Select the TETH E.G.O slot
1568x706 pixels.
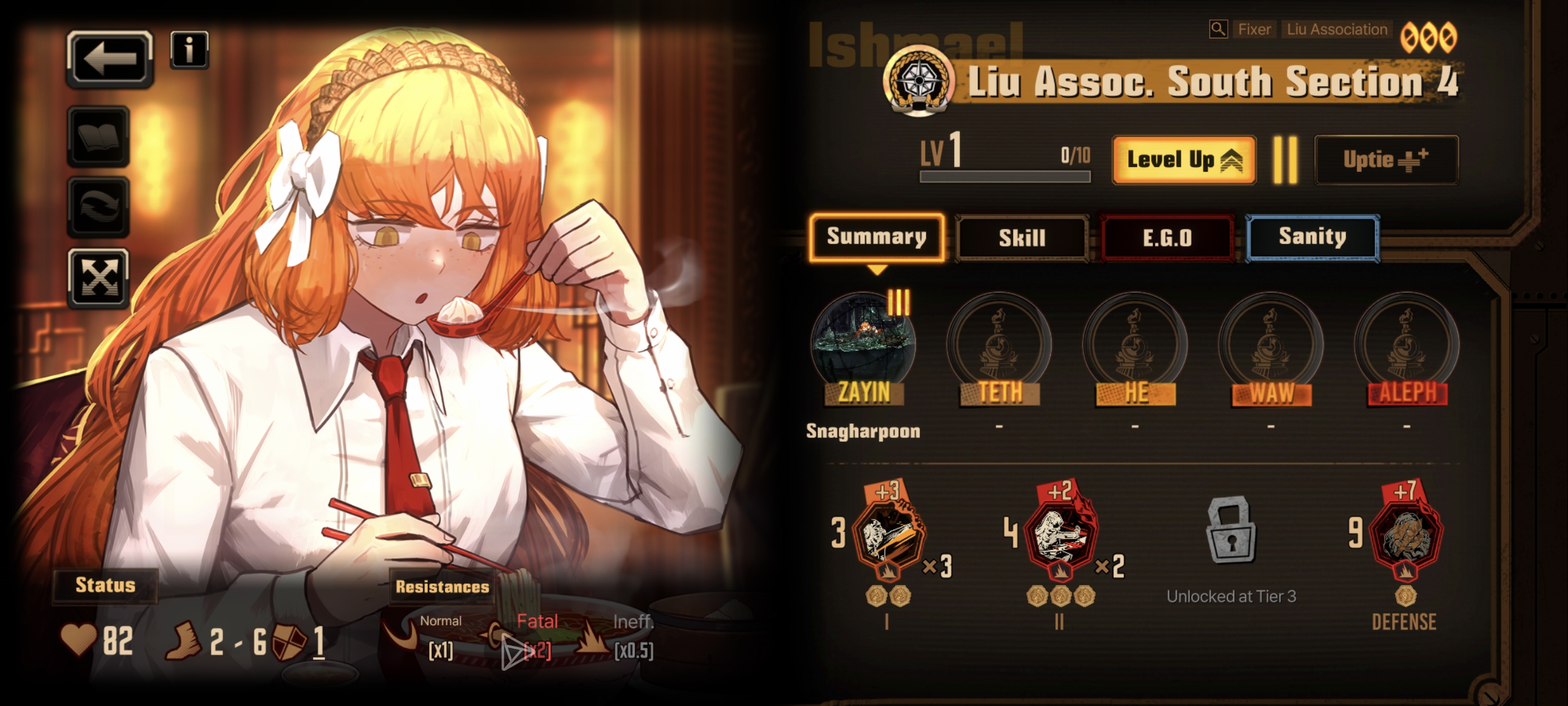point(999,344)
